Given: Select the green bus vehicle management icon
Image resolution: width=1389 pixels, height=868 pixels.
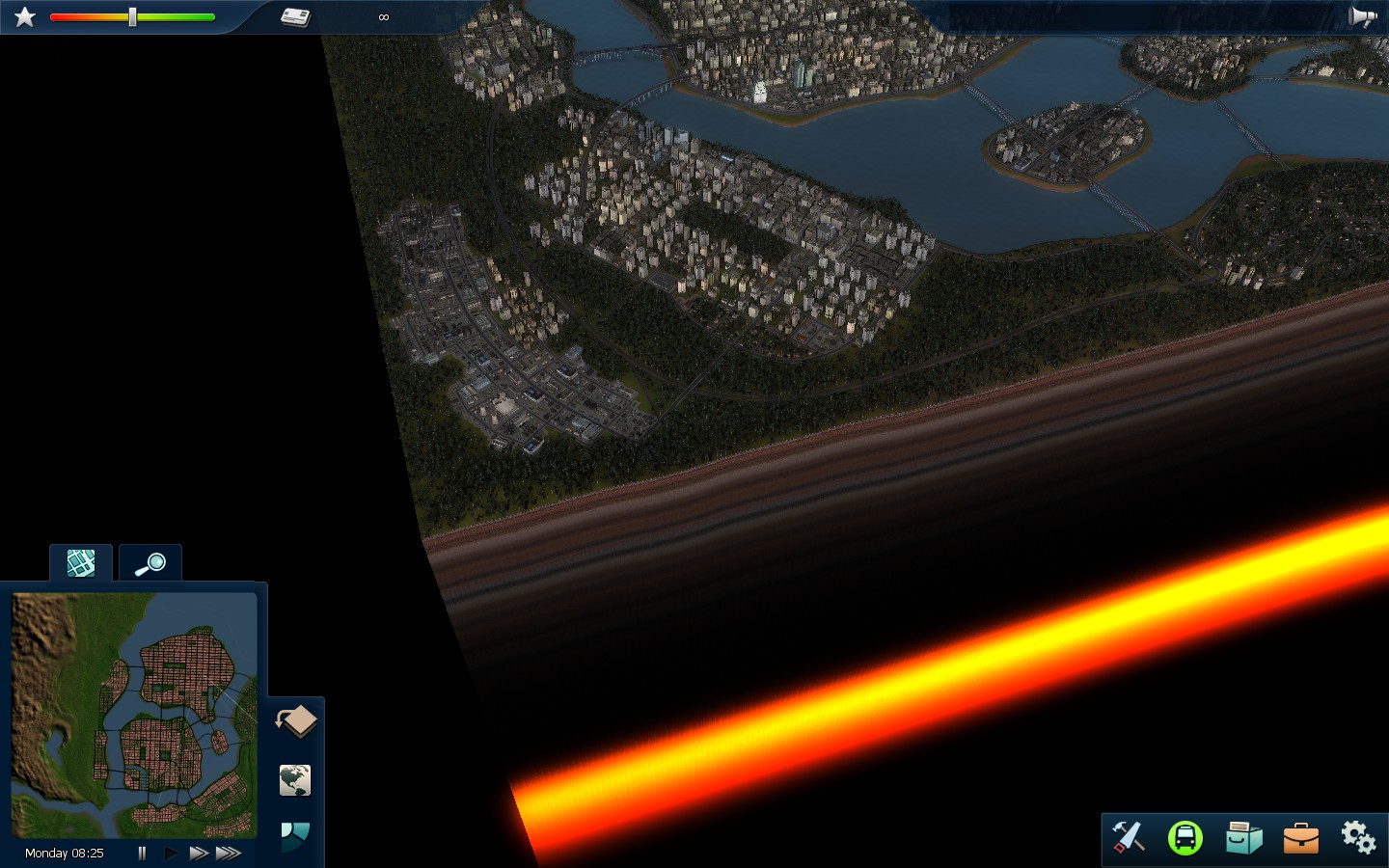Looking at the screenshot, I should [1185, 837].
